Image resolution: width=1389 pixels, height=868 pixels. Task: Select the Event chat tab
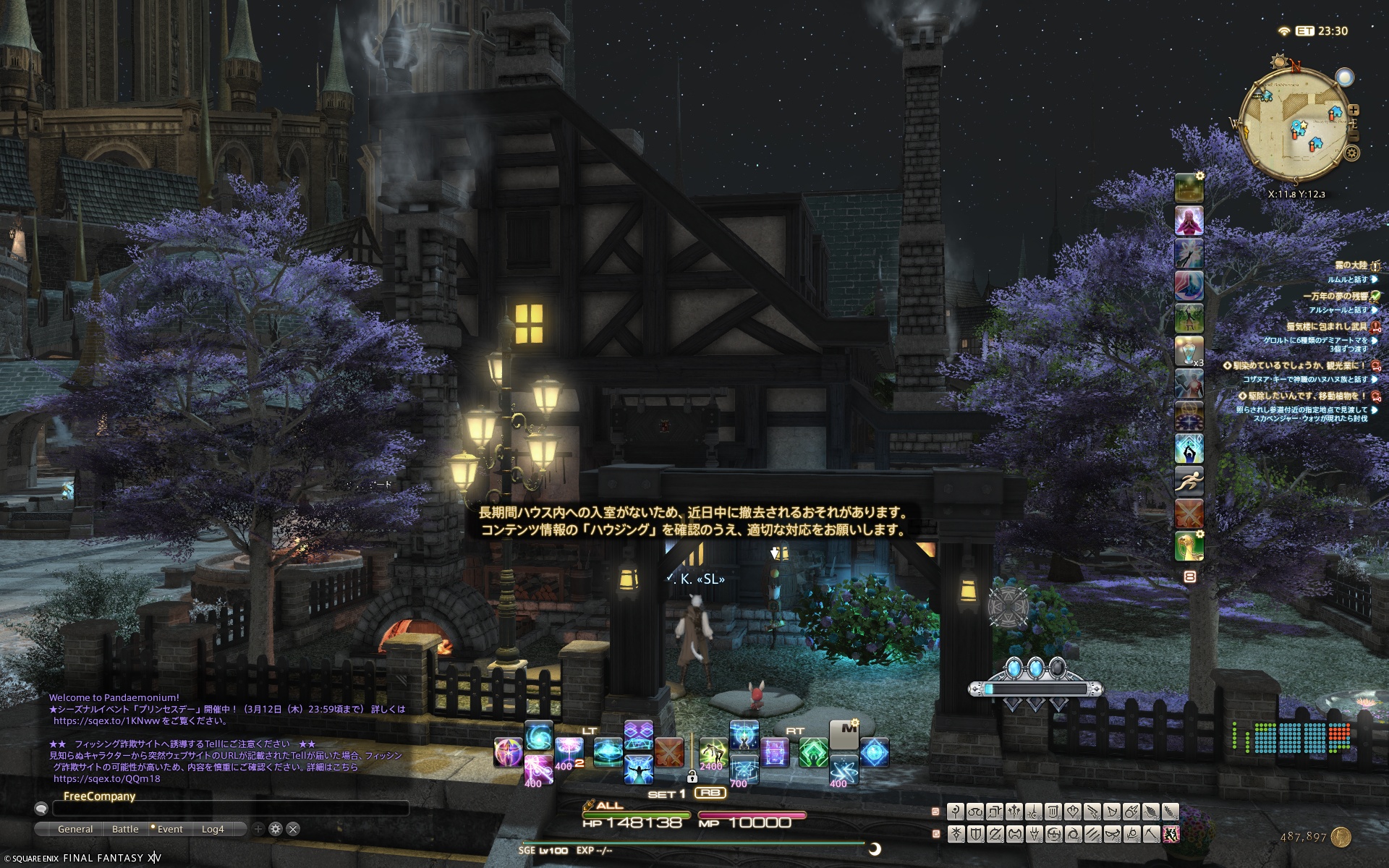[x=169, y=829]
